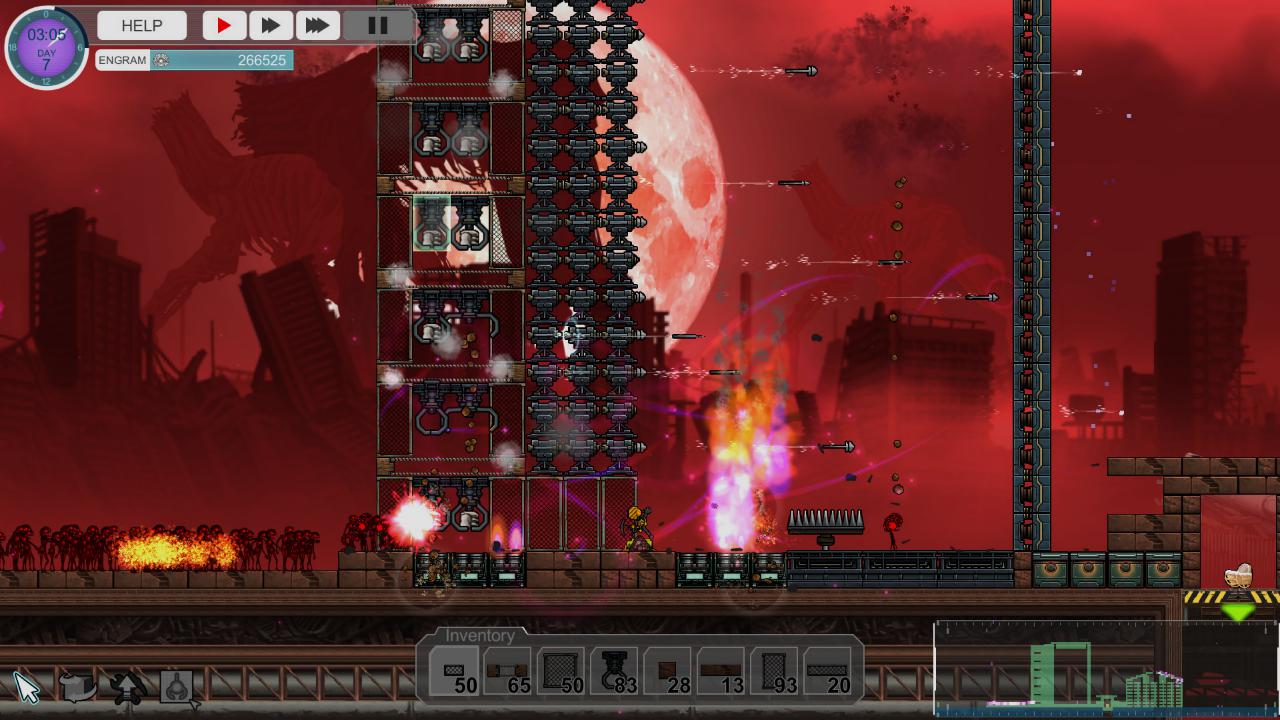Click the minimap in the corner

(1105, 668)
